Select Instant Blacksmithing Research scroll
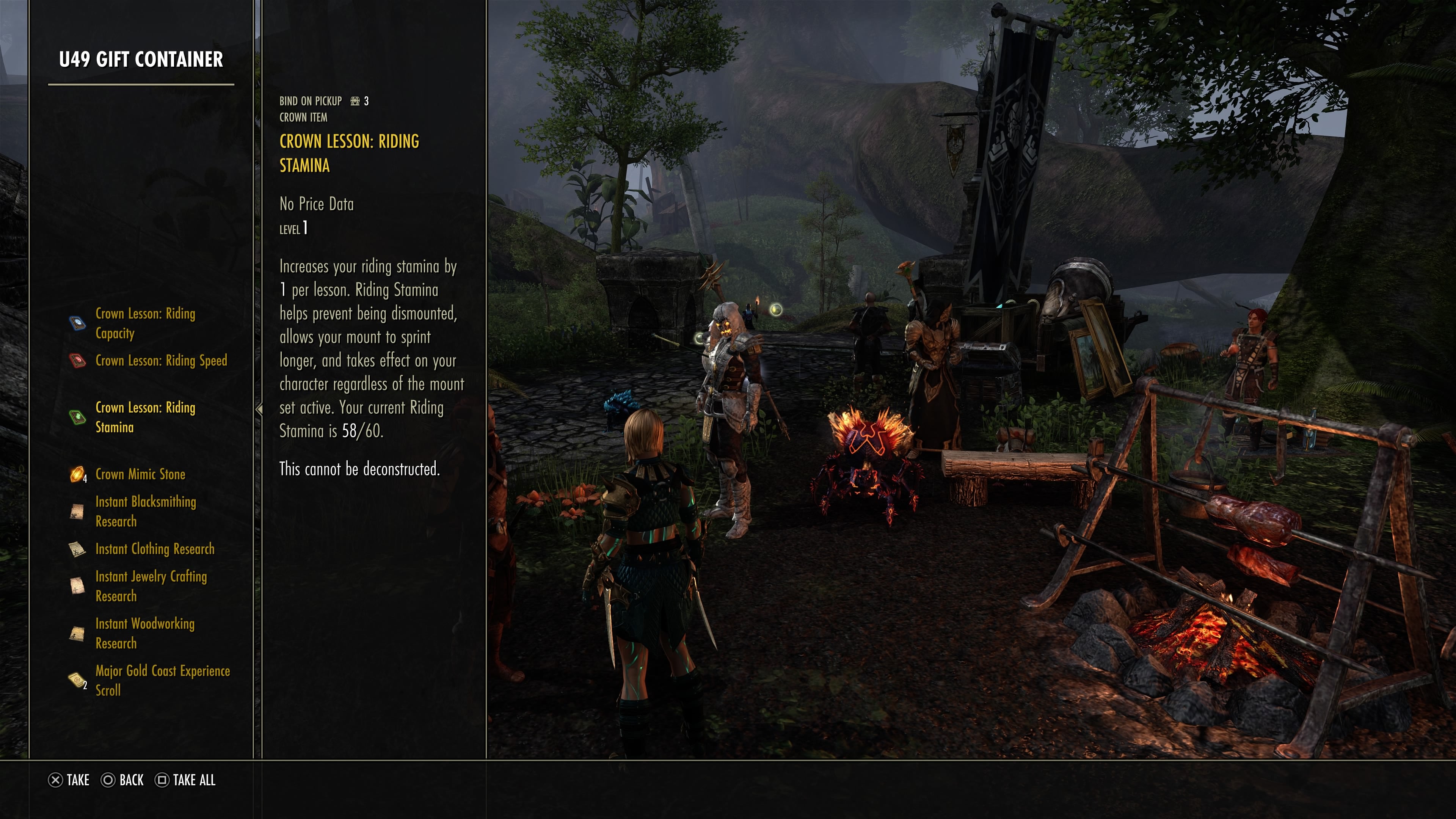This screenshot has width=1456, height=819. coord(145,511)
